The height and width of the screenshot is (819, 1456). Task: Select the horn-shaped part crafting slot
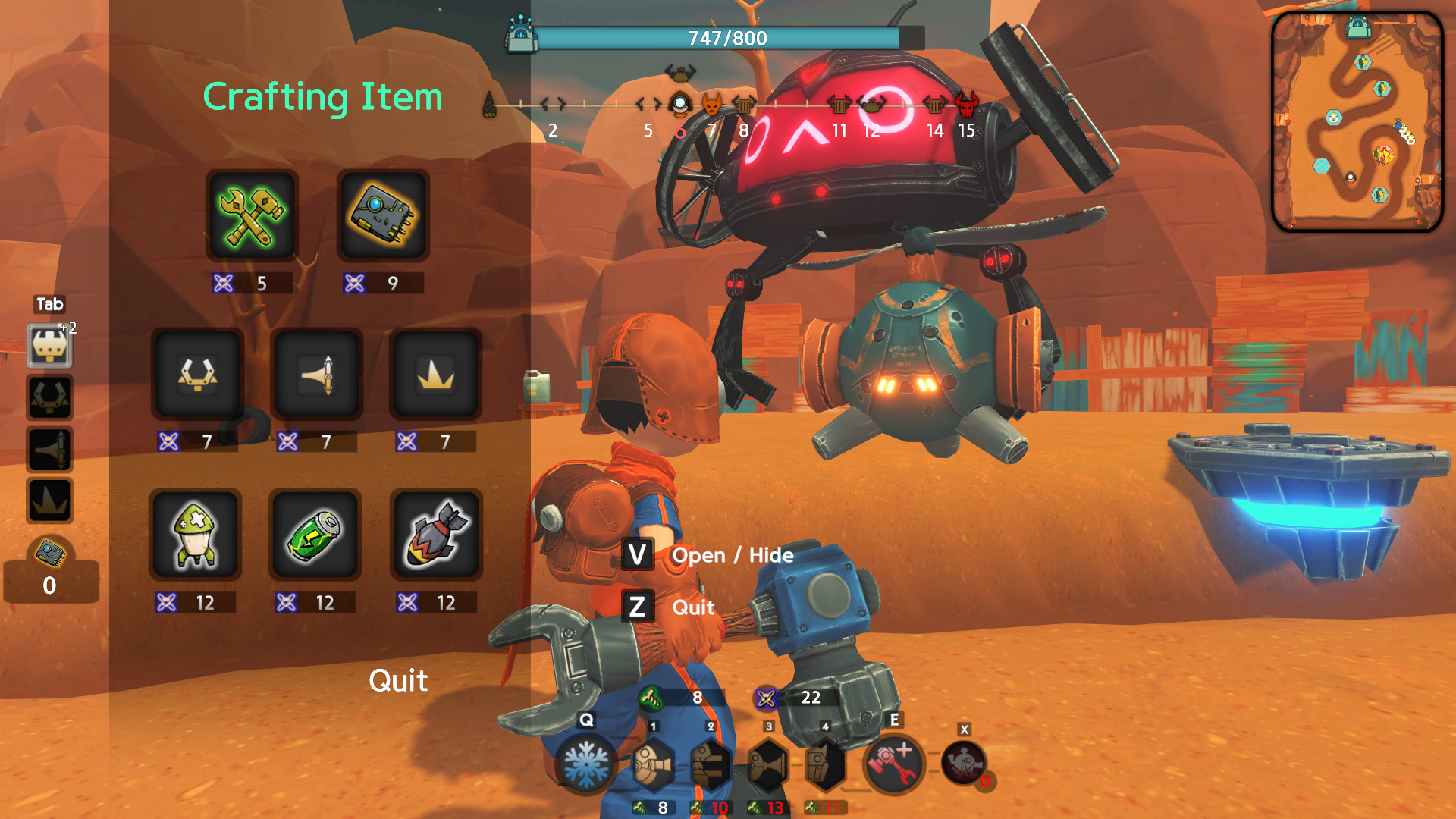coord(317,375)
